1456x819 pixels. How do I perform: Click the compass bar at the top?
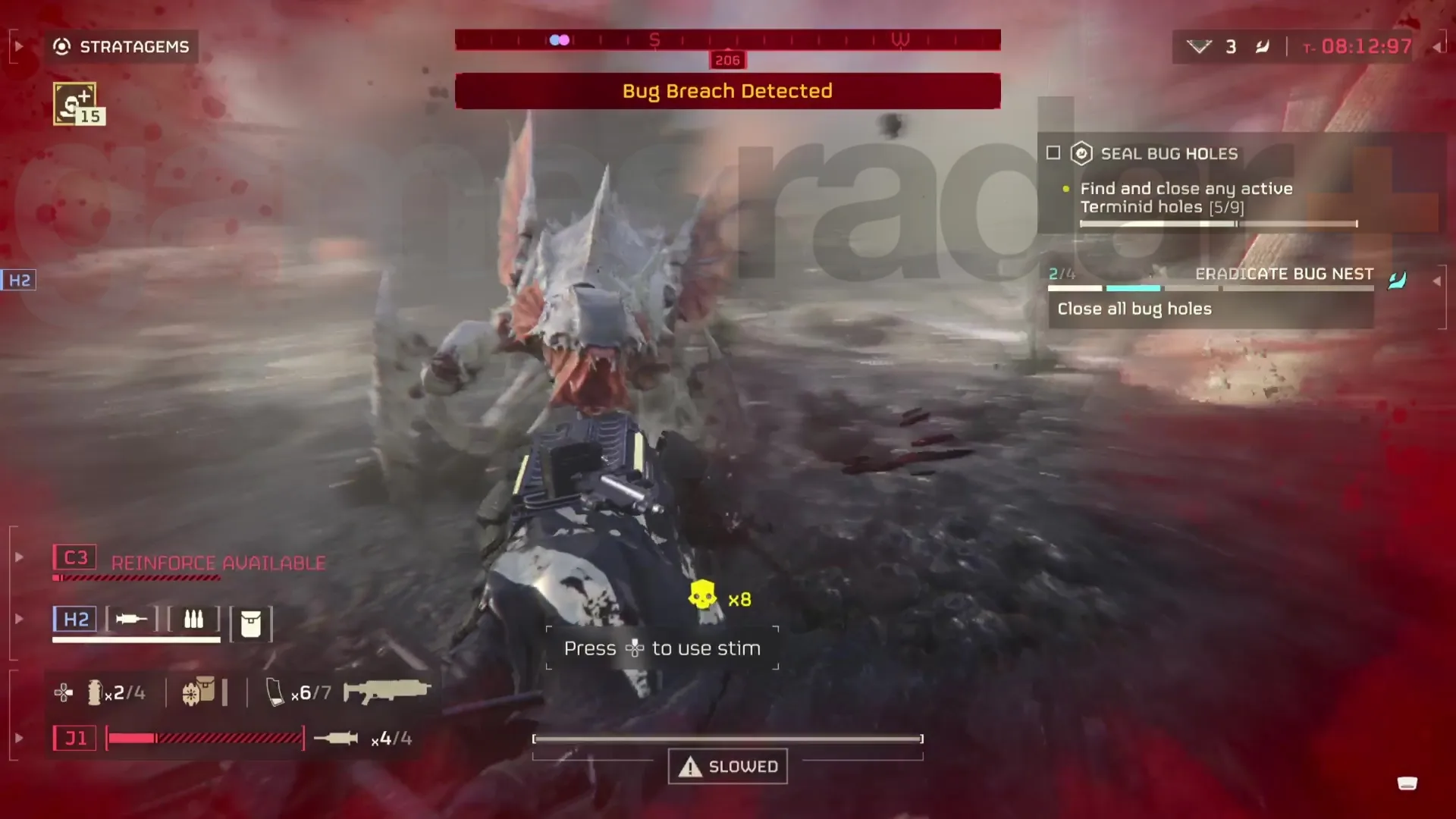pos(727,40)
